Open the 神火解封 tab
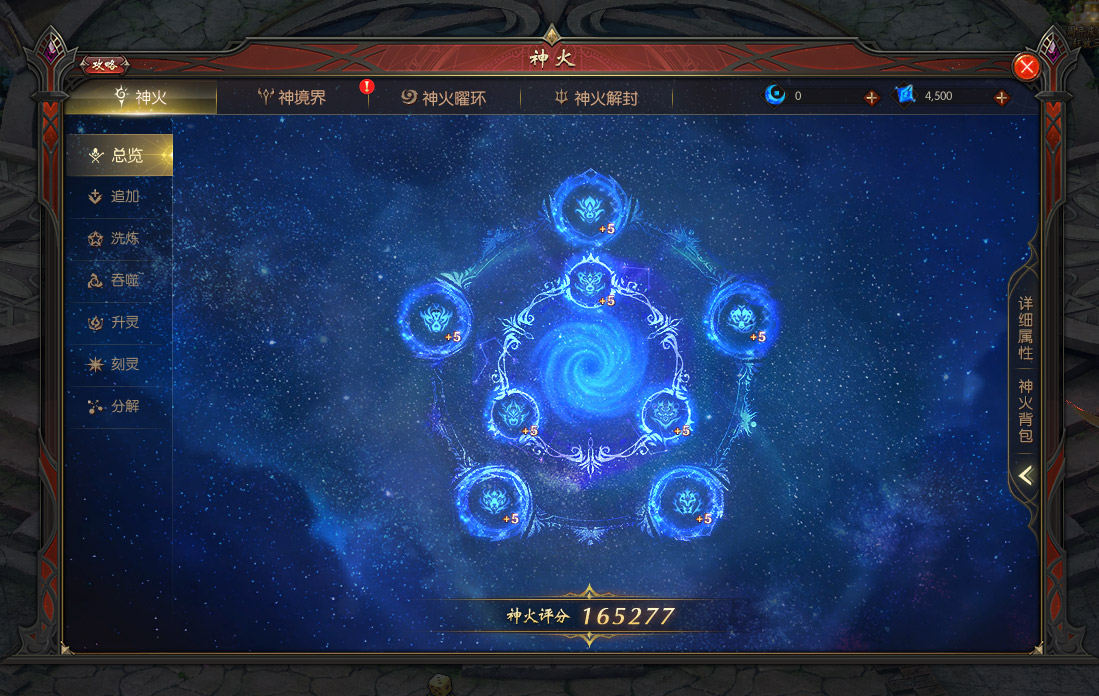The height and width of the screenshot is (696, 1099). 596,98
